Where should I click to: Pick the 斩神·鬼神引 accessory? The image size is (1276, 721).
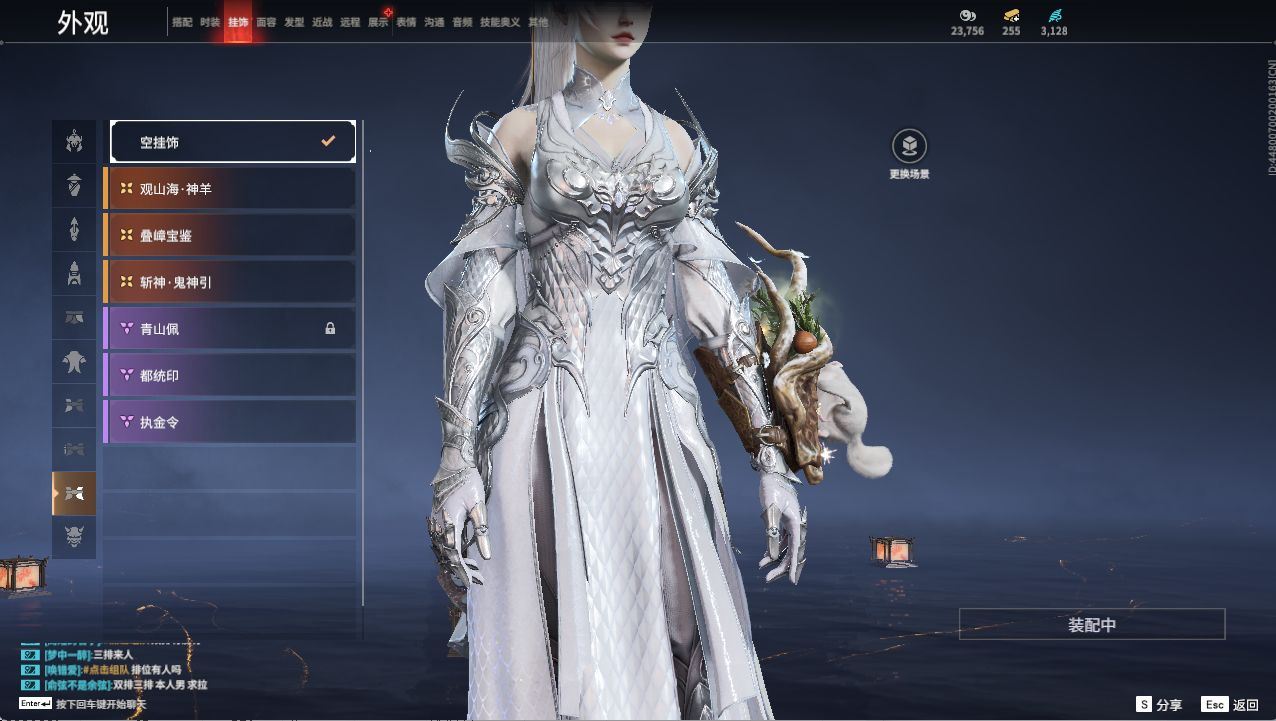230,282
